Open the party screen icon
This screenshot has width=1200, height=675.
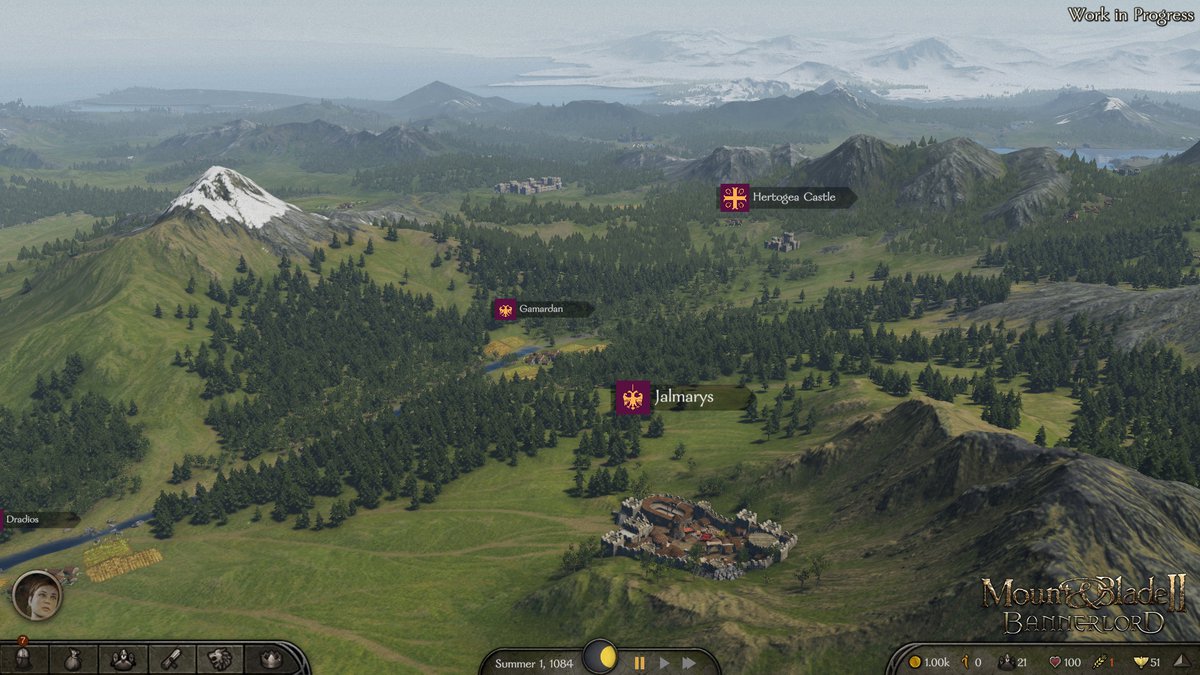coord(122,659)
